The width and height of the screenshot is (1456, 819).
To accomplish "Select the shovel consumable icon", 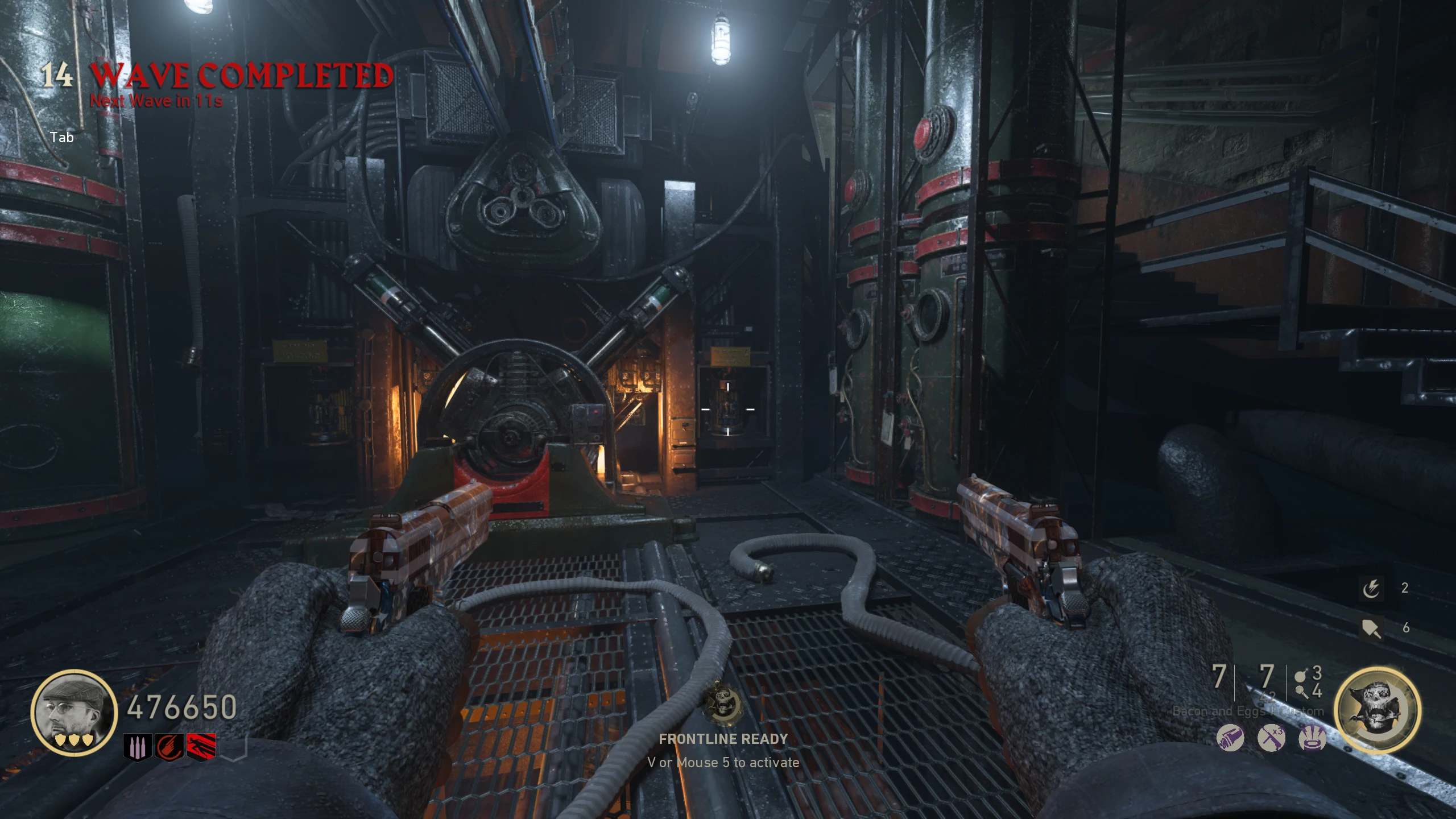I will pyautogui.click(x=1371, y=628).
